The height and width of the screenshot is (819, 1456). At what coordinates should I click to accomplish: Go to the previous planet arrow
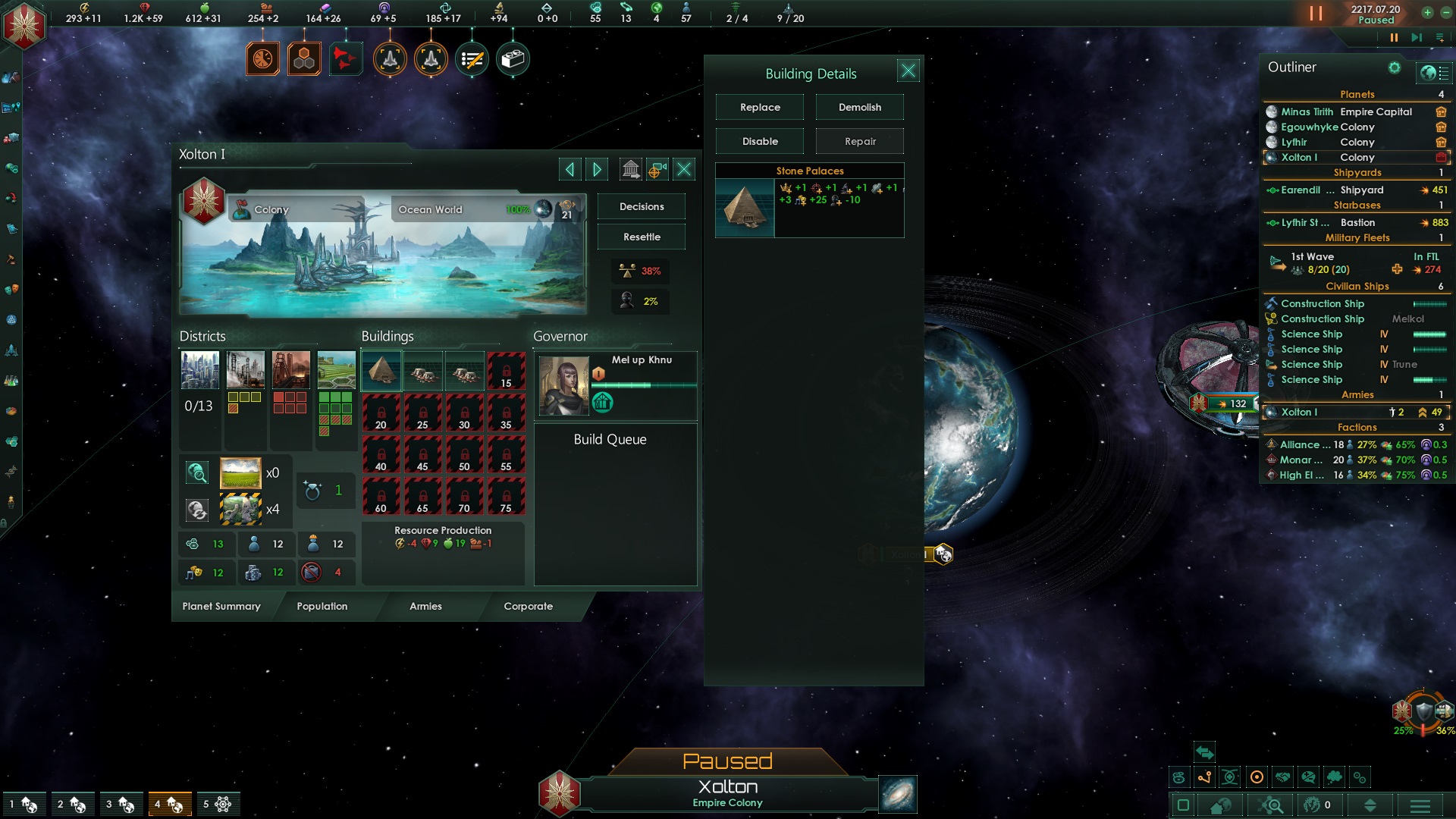pyautogui.click(x=570, y=169)
